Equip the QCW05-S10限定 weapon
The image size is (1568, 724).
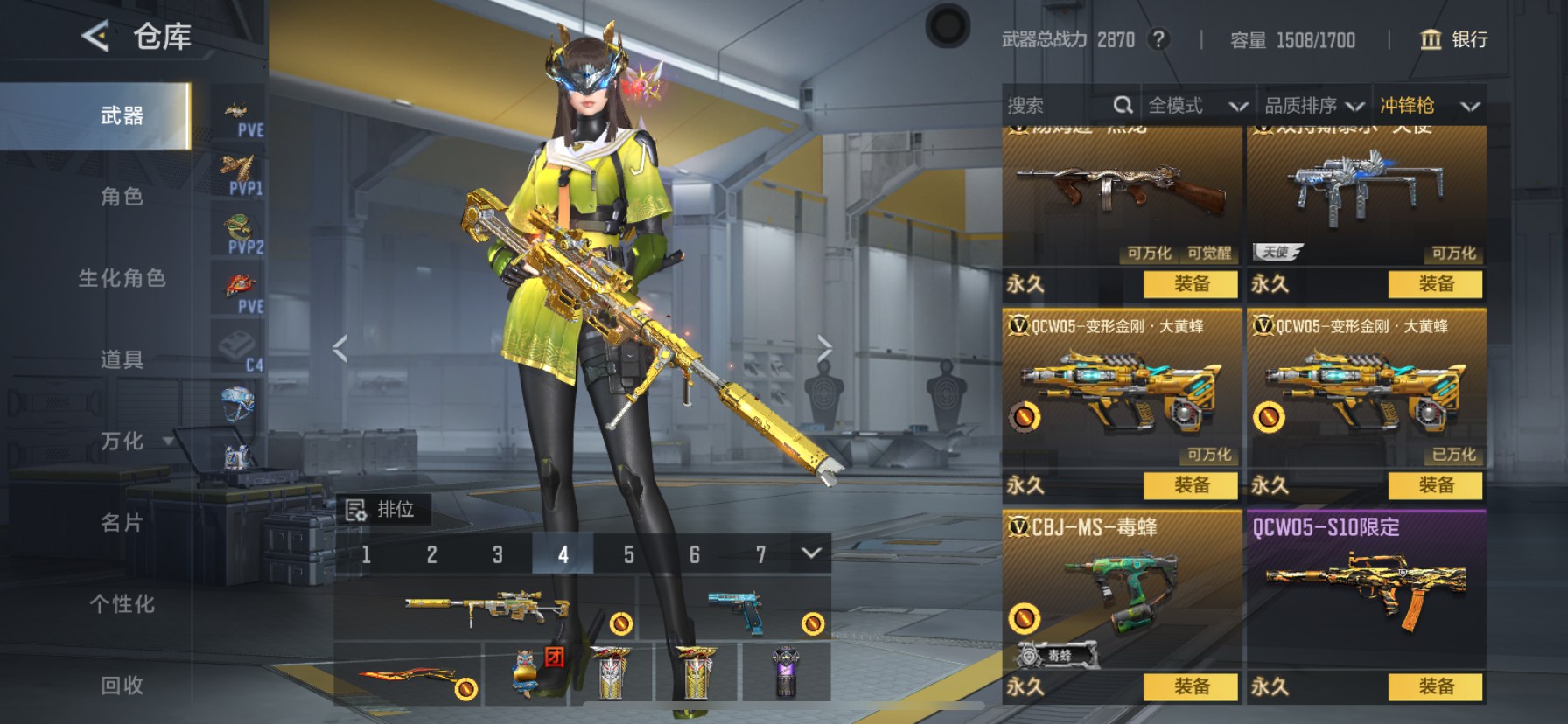click(x=1435, y=686)
